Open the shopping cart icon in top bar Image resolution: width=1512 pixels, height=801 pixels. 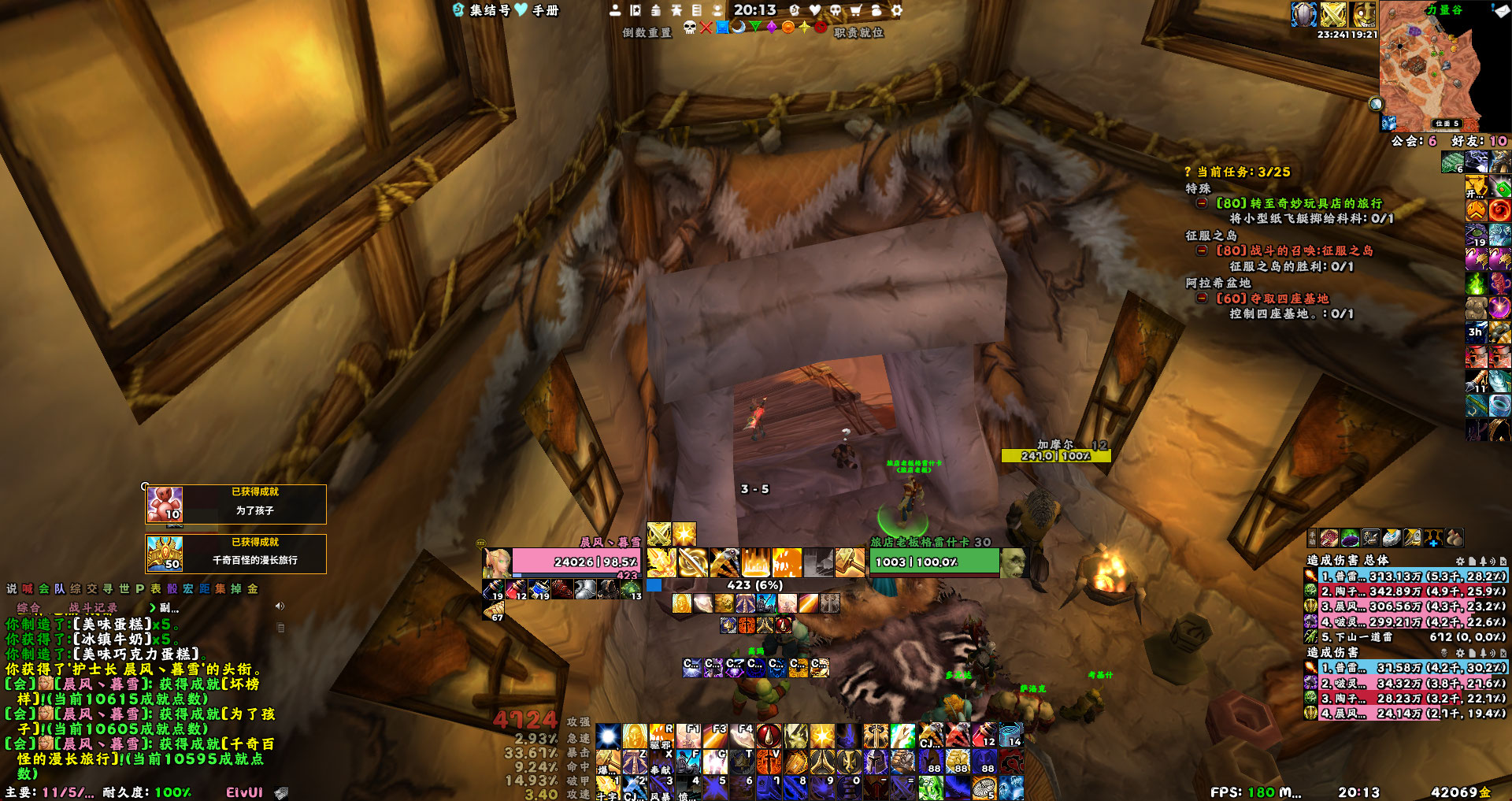click(855, 10)
